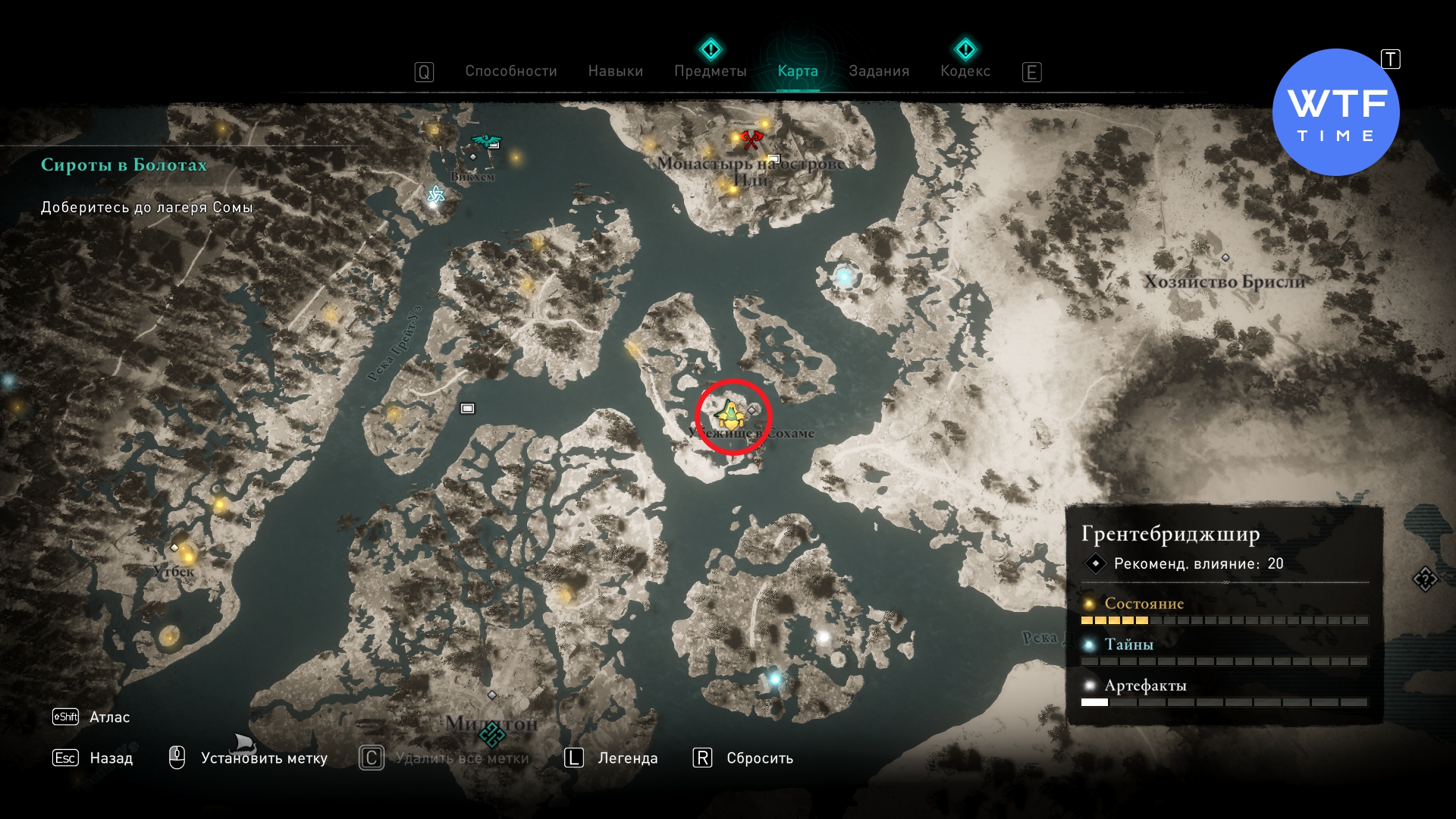Open the Атлас world view

tap(108, 717)
